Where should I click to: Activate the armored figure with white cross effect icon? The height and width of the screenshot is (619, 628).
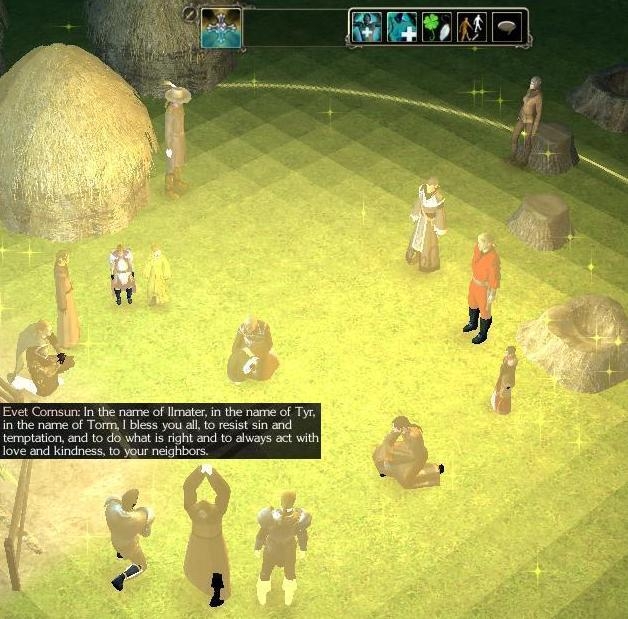tap(365, 27)
